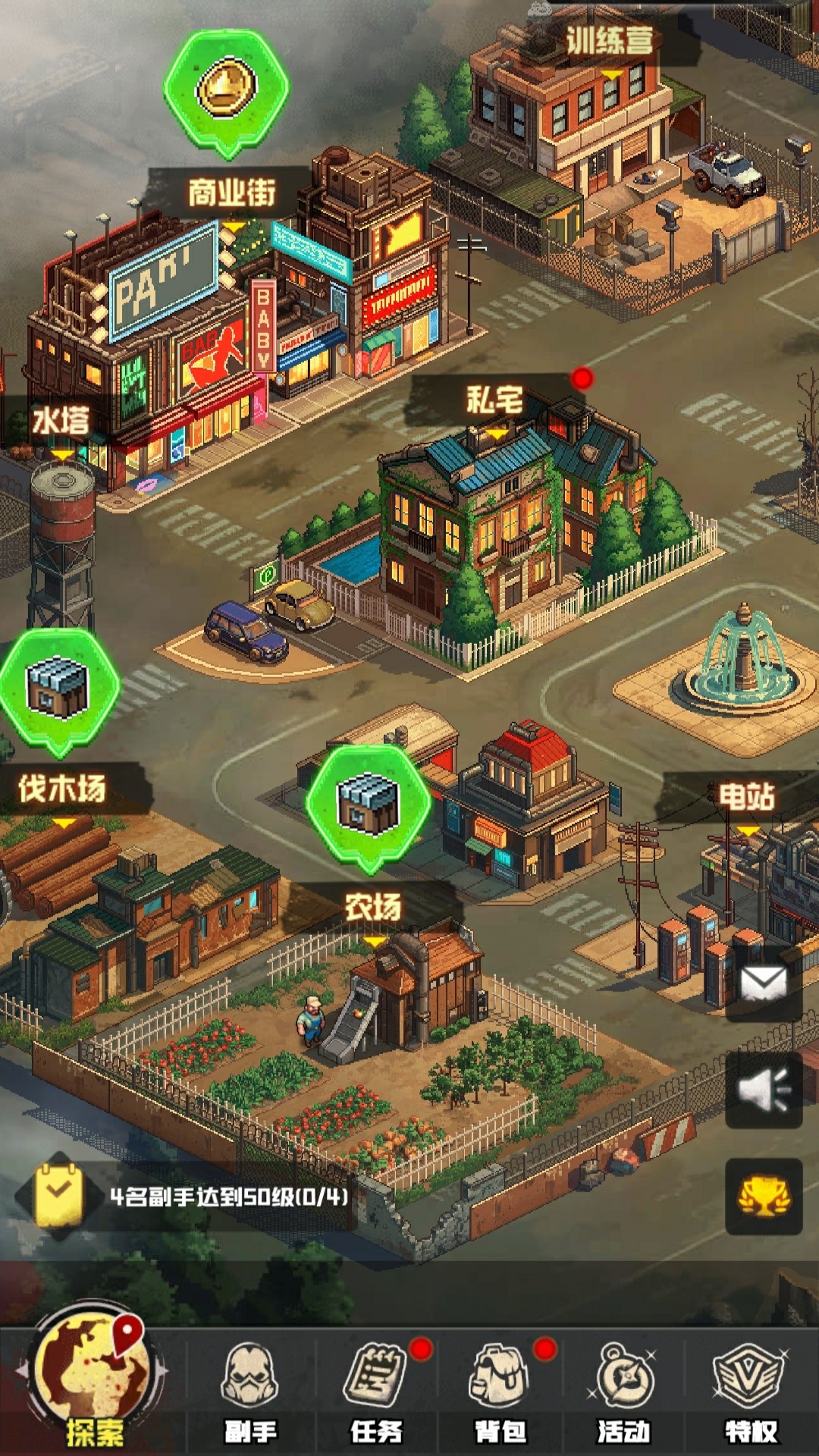
Task: Open the 背包 backpack
Action: [500, 1392]
